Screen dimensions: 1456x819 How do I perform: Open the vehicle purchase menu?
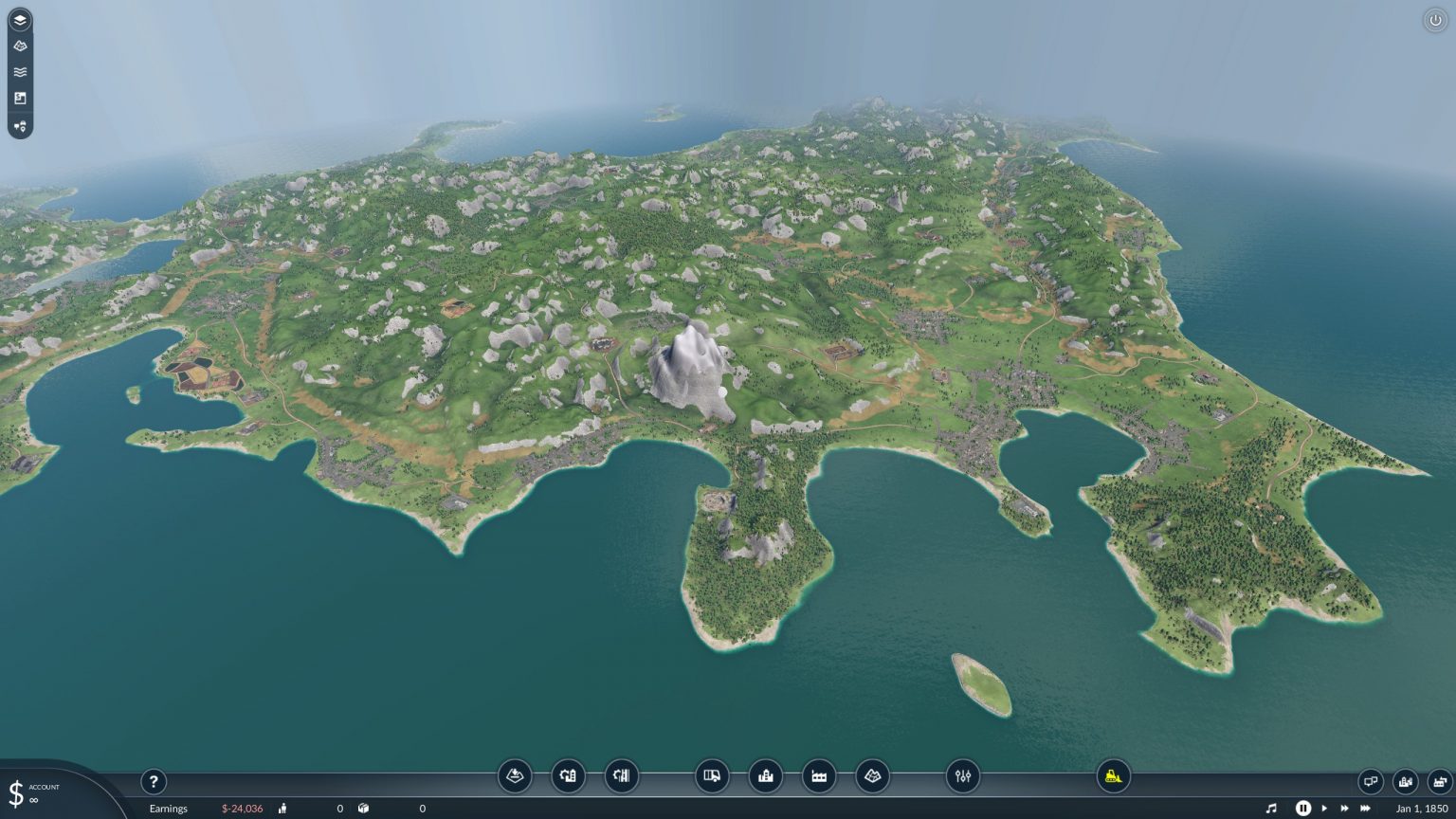coord(712,776)
